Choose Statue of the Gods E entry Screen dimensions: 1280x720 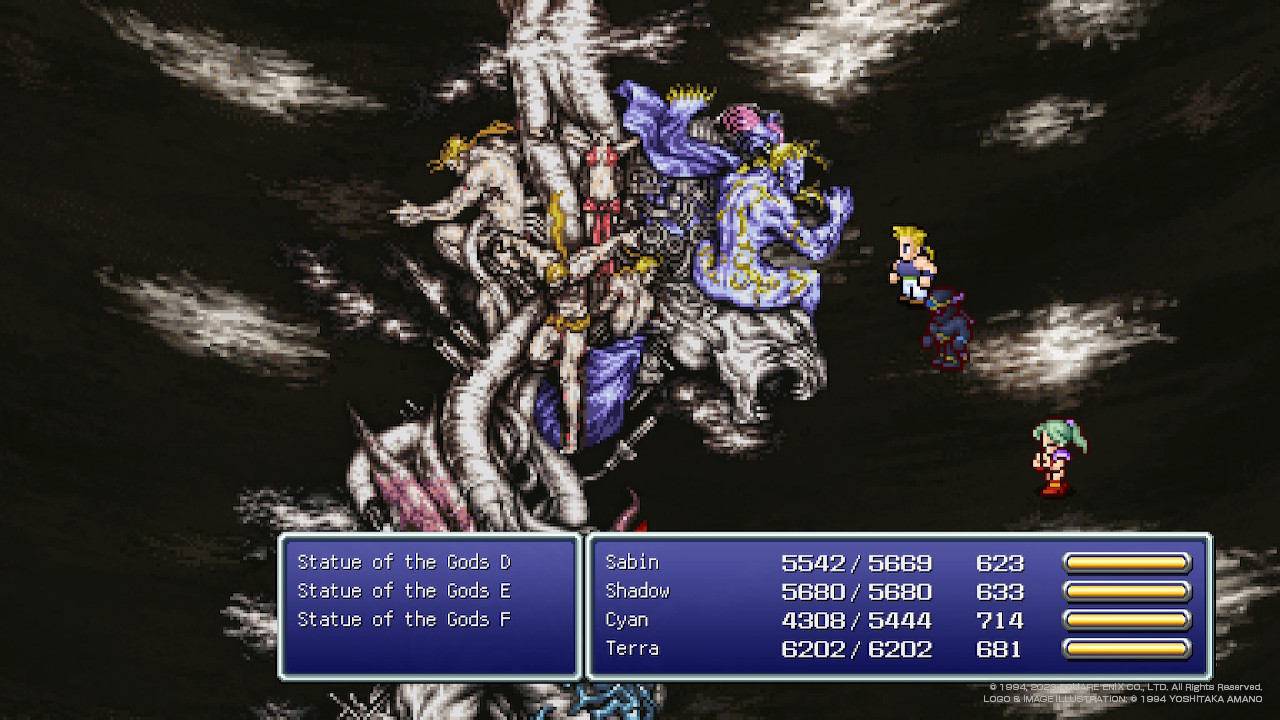coord(404,591)
